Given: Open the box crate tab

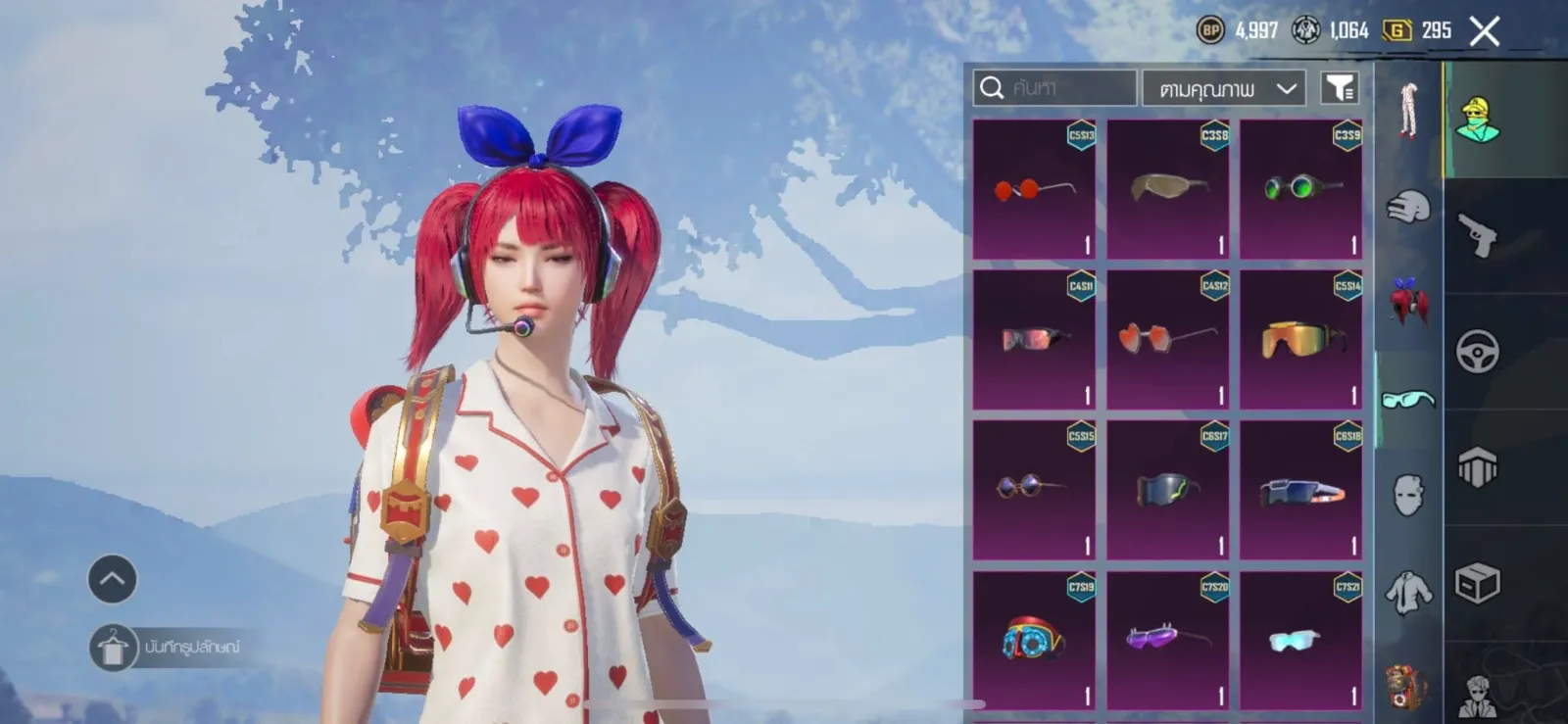Looking at the screenshot, I should pos(1477,584).
